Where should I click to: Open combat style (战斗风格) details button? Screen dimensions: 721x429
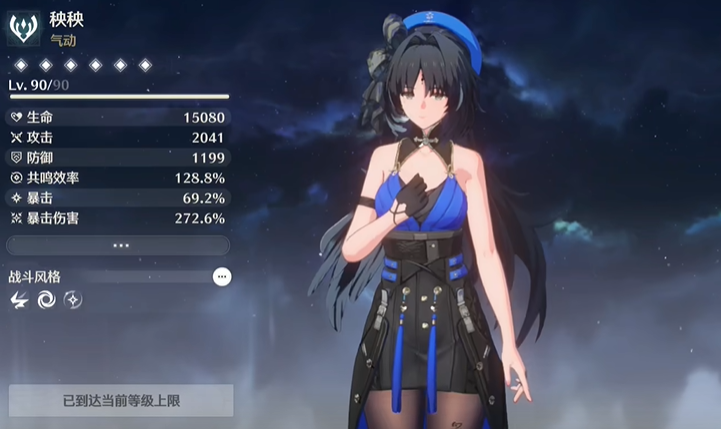point(222,276)
